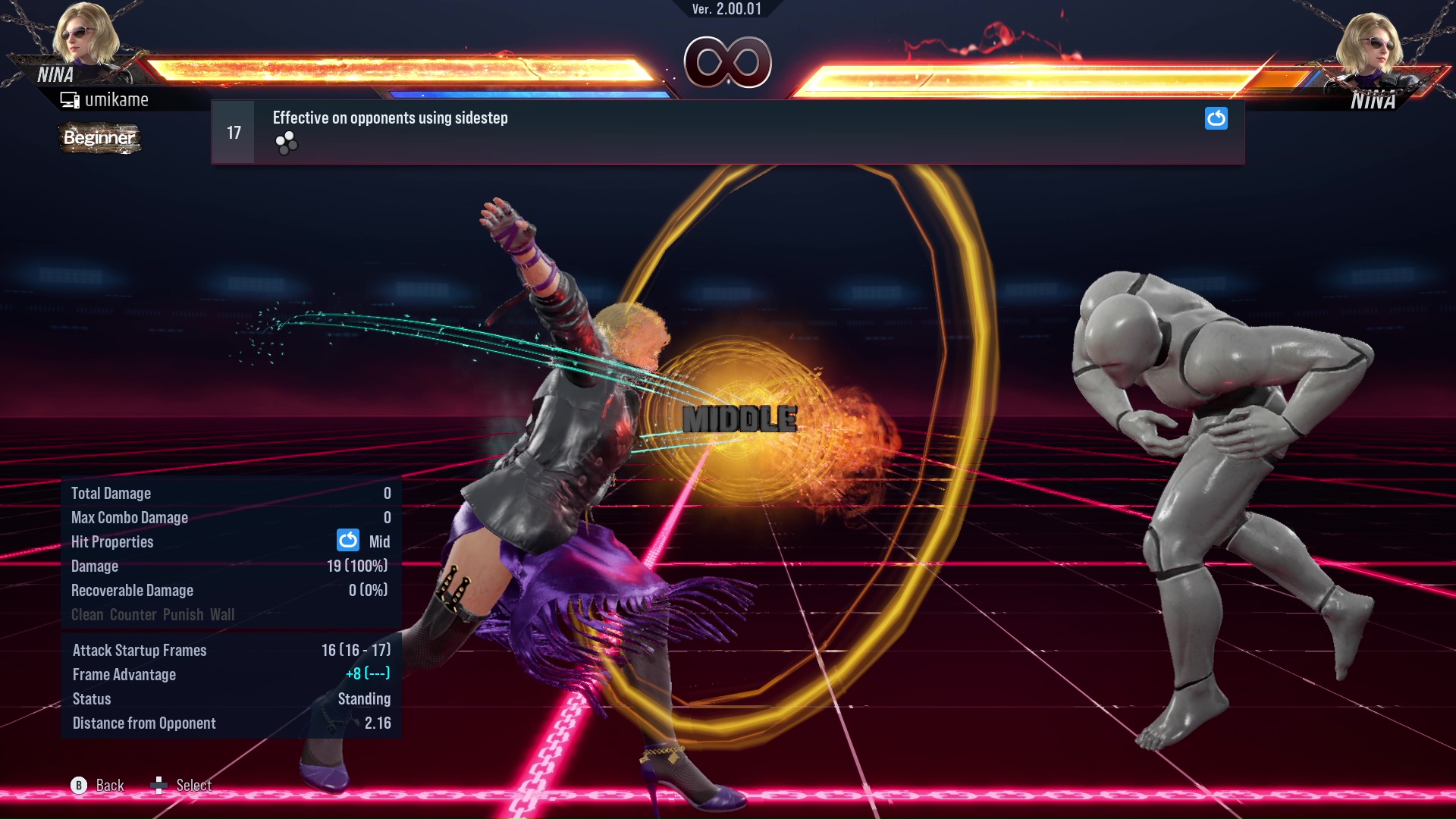The width and height of the screenshot is (1456, 819).
Task: Click the four-button input icon under the move name
Action: tap(286, 143)
